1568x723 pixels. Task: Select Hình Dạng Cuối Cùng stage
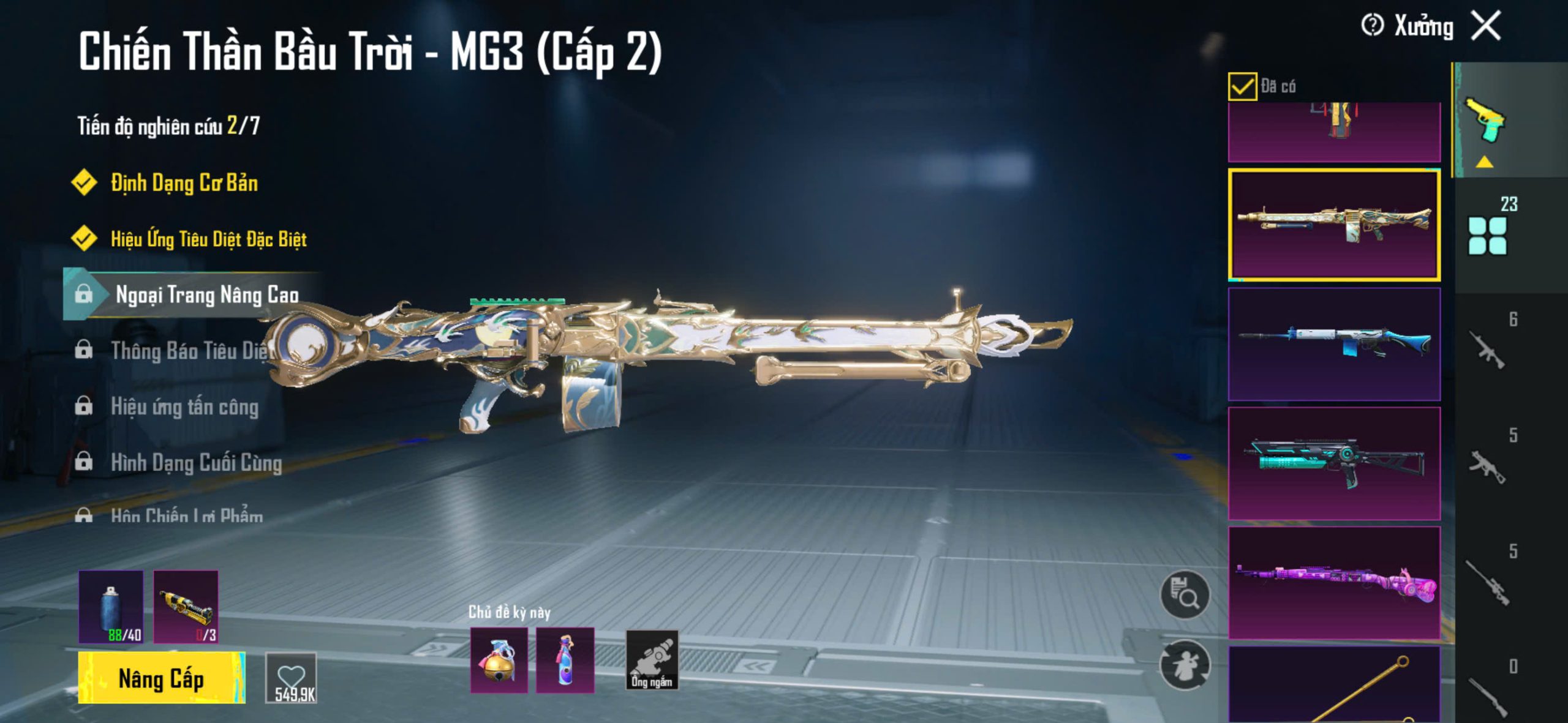(x=196, y=463)
